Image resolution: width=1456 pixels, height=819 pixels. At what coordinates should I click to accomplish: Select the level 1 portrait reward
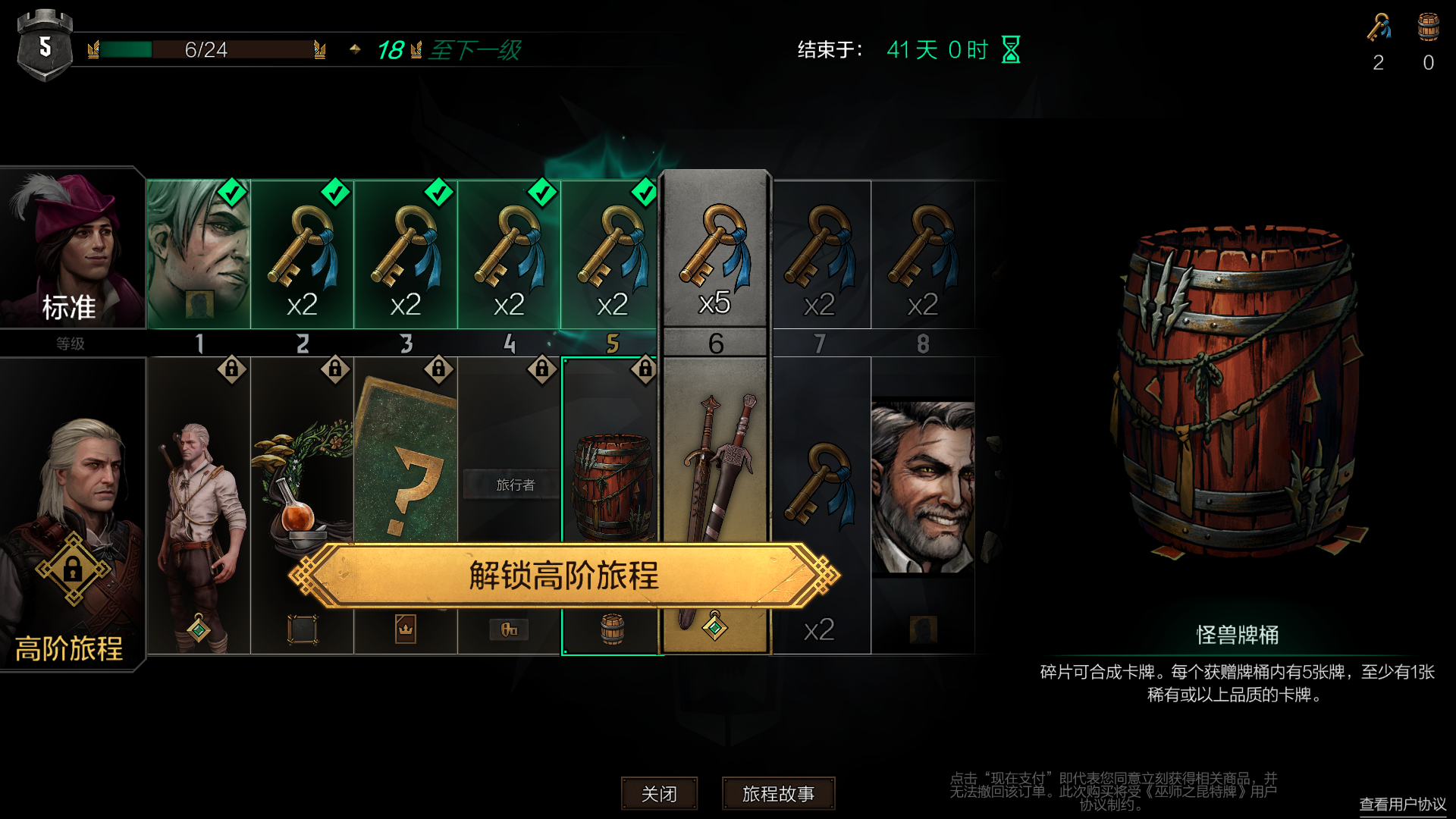click(x=199, y=254)
